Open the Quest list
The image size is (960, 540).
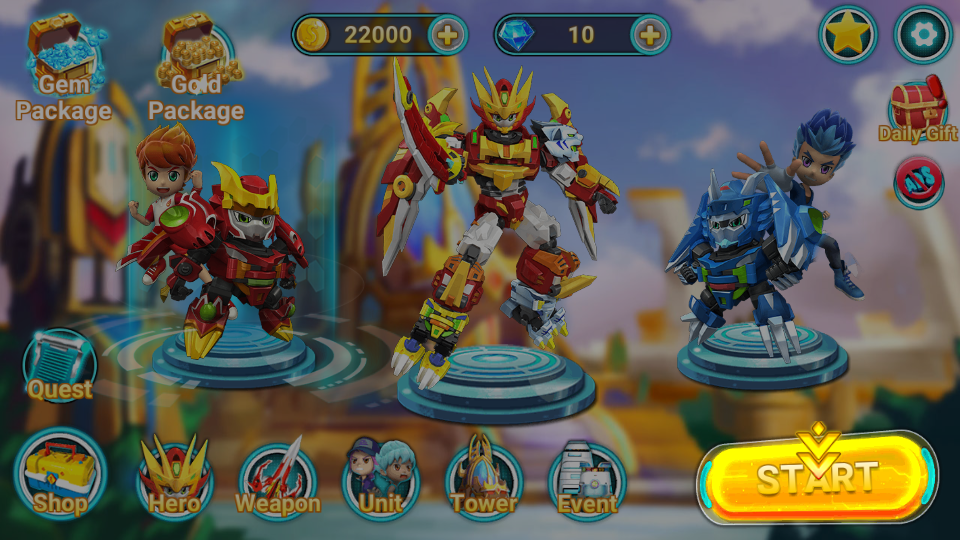point(60,366)
